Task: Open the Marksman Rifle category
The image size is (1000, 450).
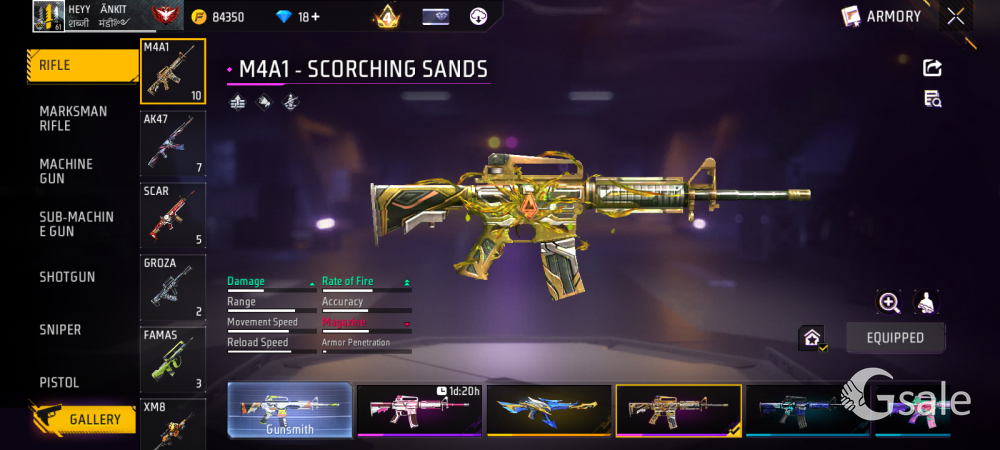Action: point(73,118)
